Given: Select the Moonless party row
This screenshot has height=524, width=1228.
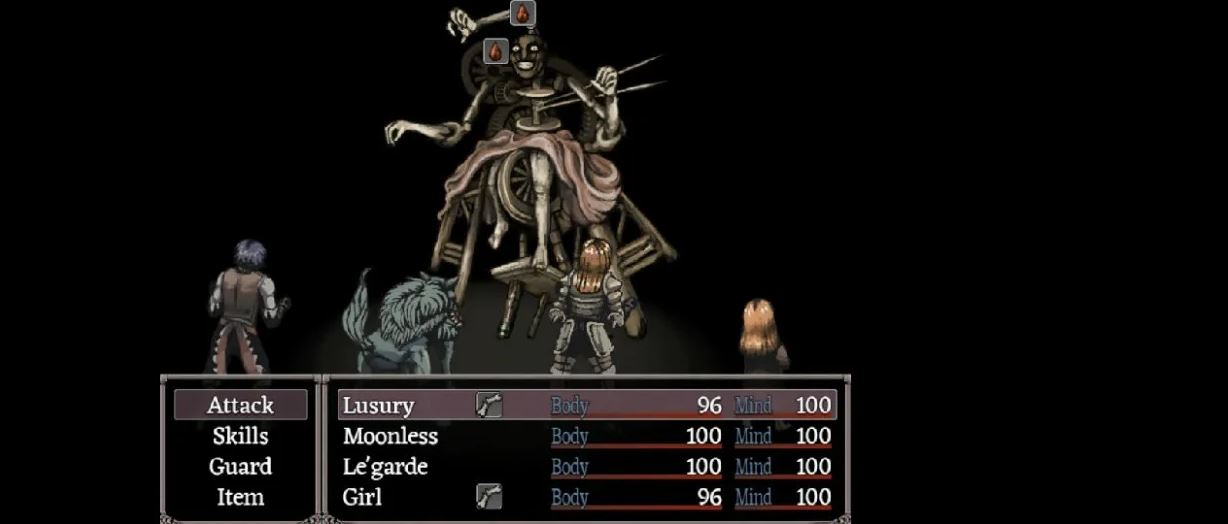Looking at the screenshot, I should coord(586,436).
